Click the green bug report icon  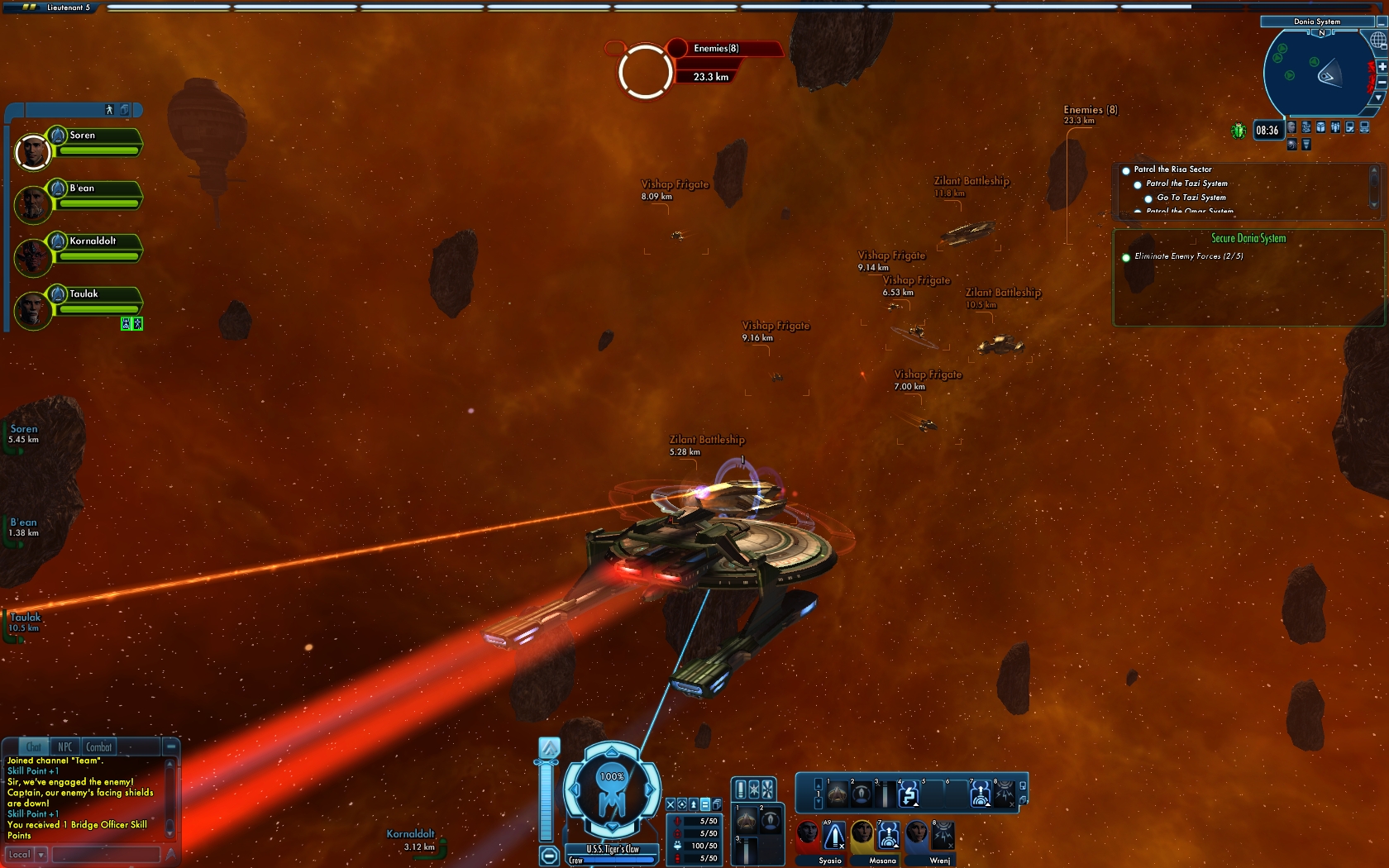1238,131
